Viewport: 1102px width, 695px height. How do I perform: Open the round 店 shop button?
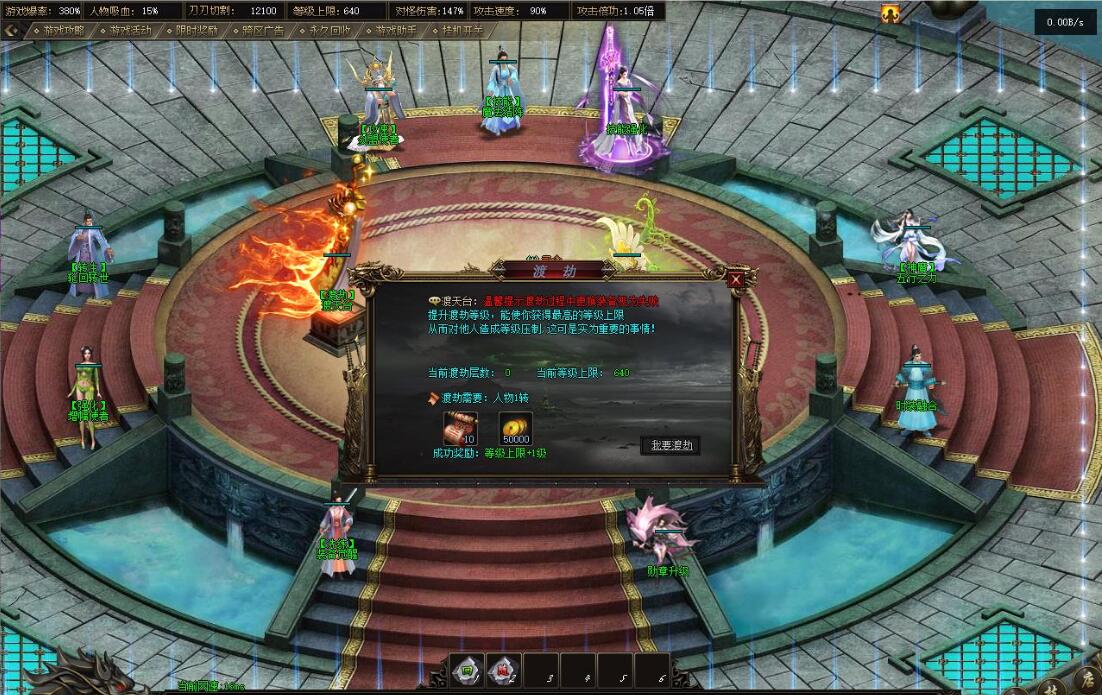(x=1088, y=684)
